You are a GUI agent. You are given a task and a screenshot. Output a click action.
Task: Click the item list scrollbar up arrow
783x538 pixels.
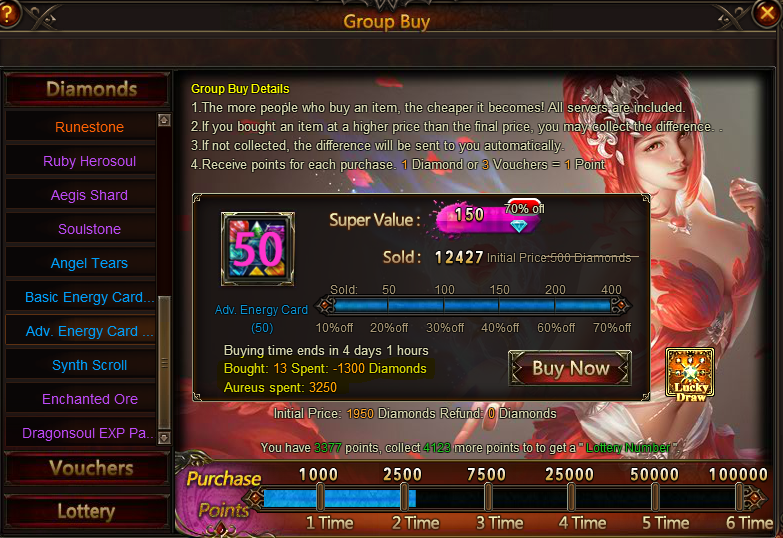coord(165,121)
